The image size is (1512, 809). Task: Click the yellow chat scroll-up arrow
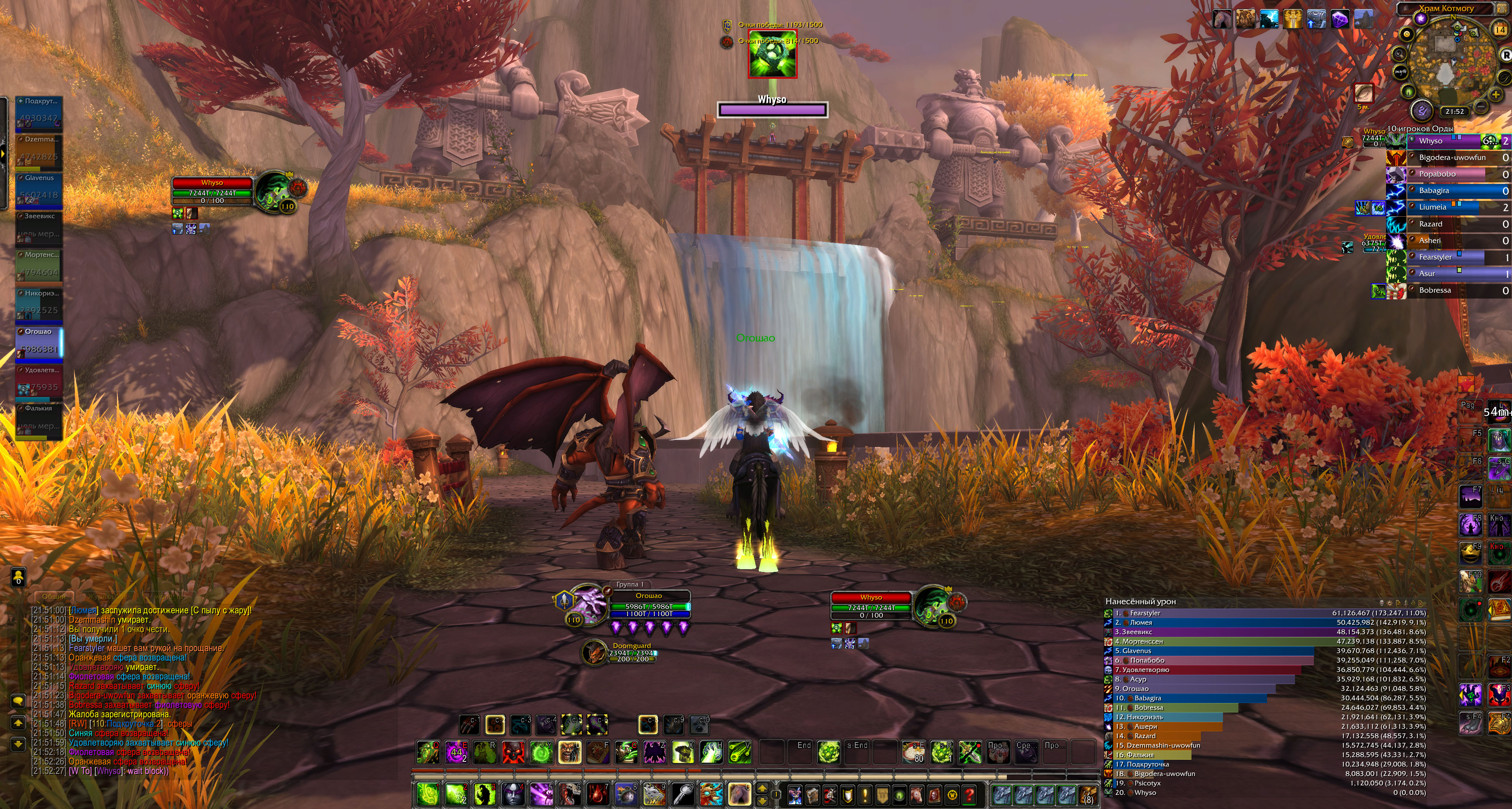pos(18,723)
